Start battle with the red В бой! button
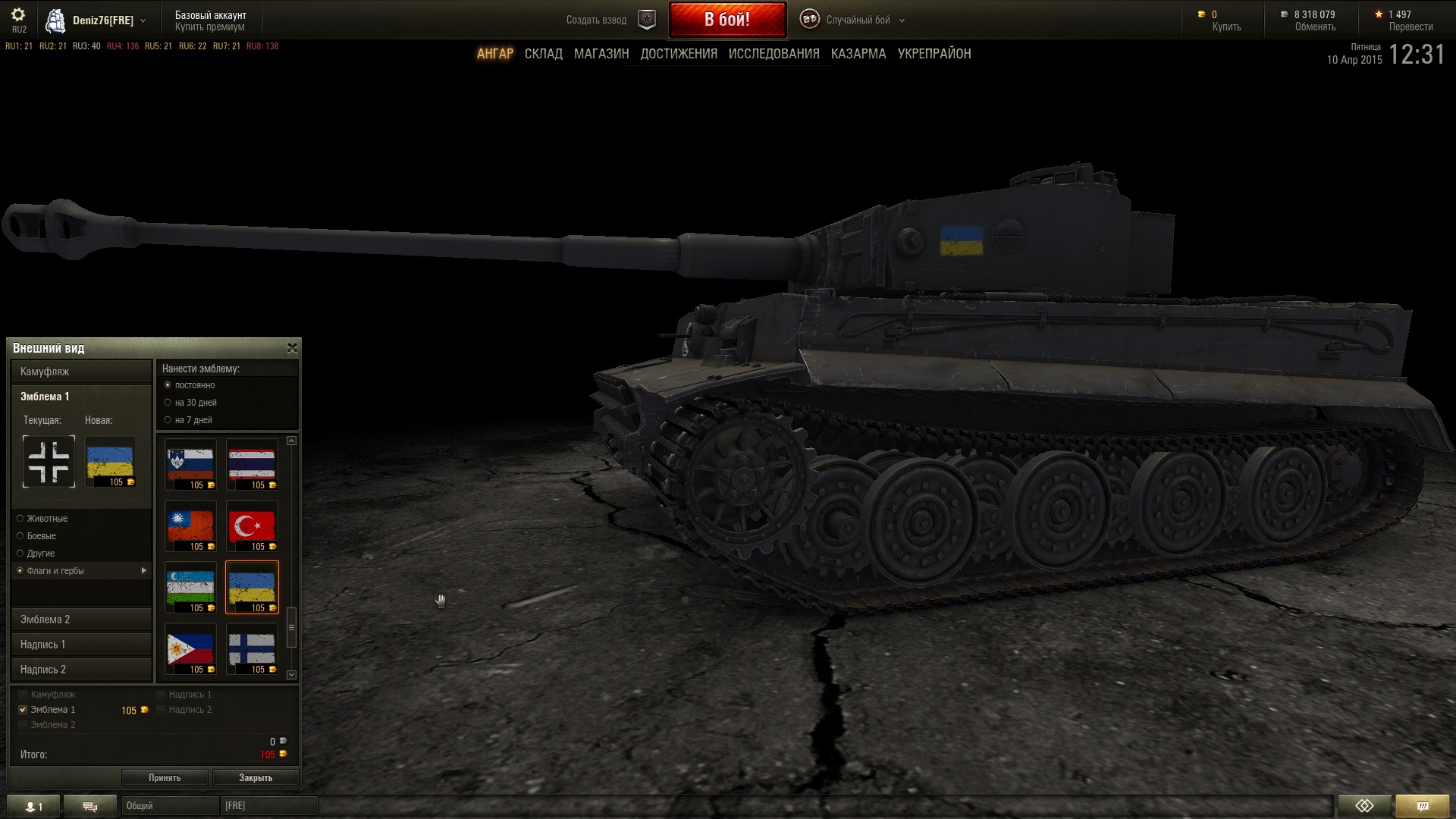This screenshot has width=1456, height=819. tap(726, 20)
